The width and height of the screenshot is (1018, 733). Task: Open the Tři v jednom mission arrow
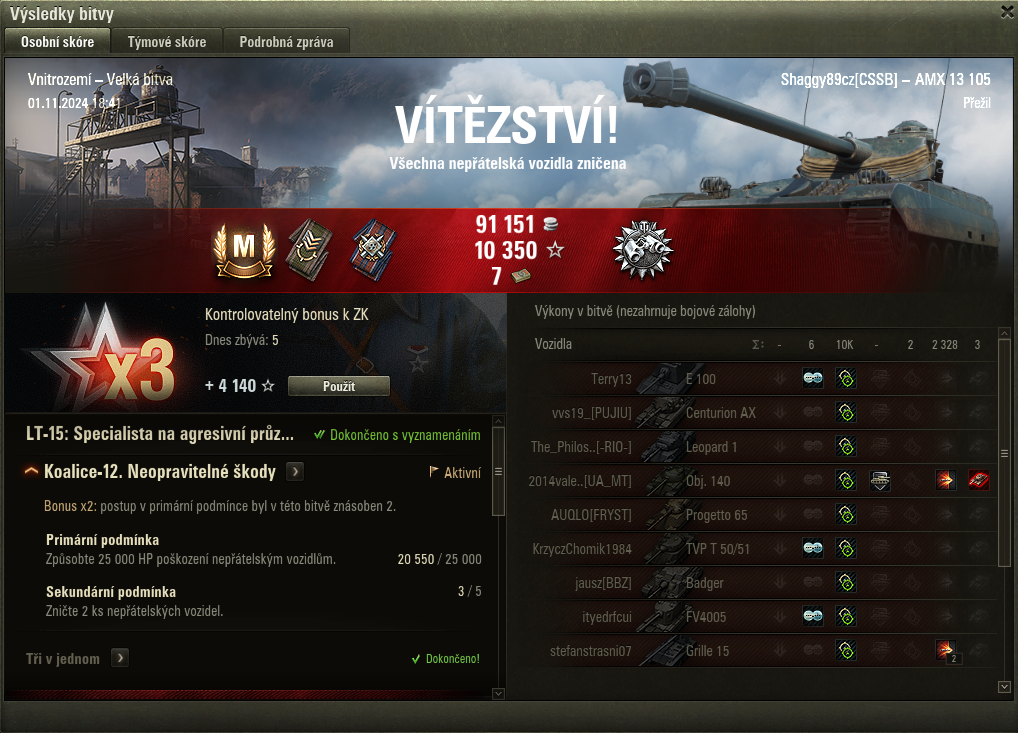pyautogui.click(x=120, y=658)
